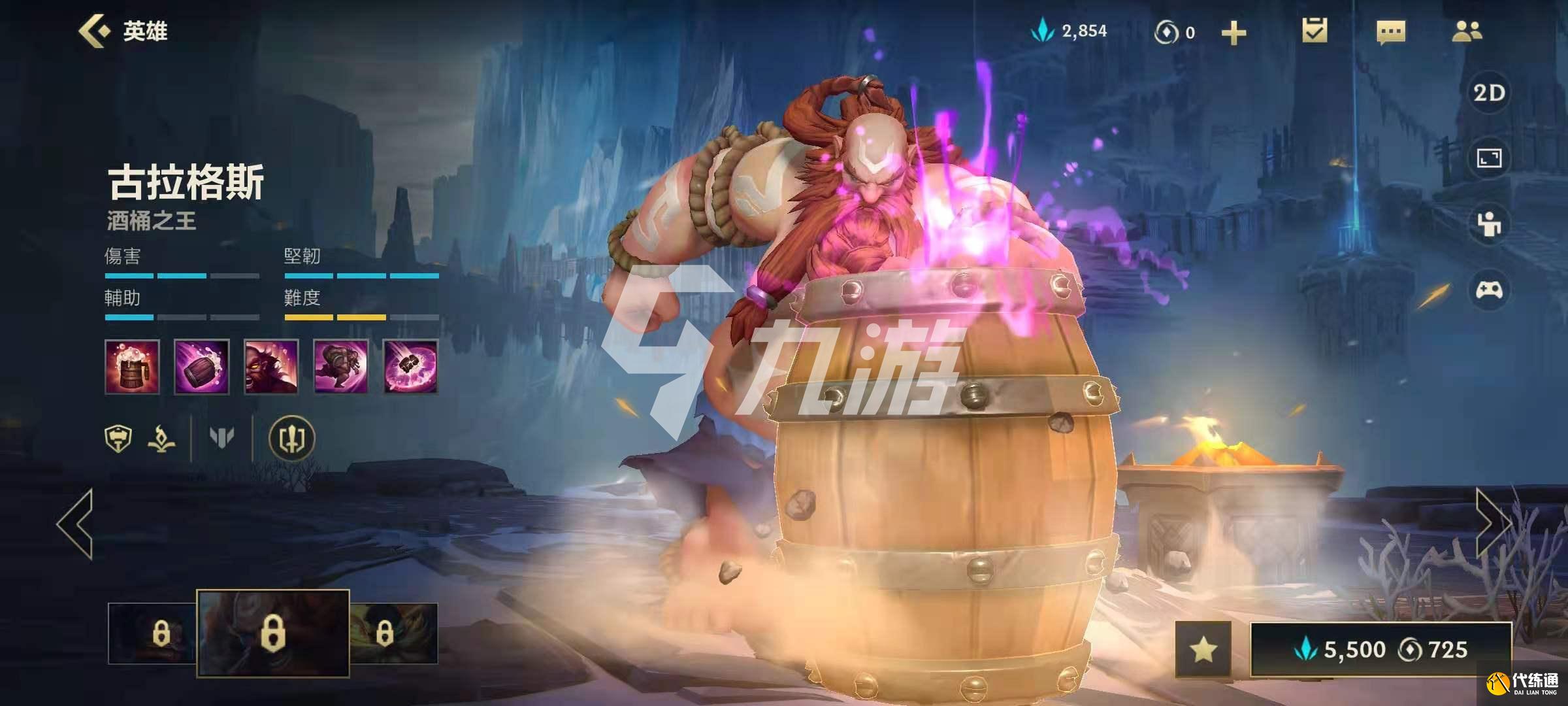
Task: Open the circled trident role icon
Action: coord(292,439)
